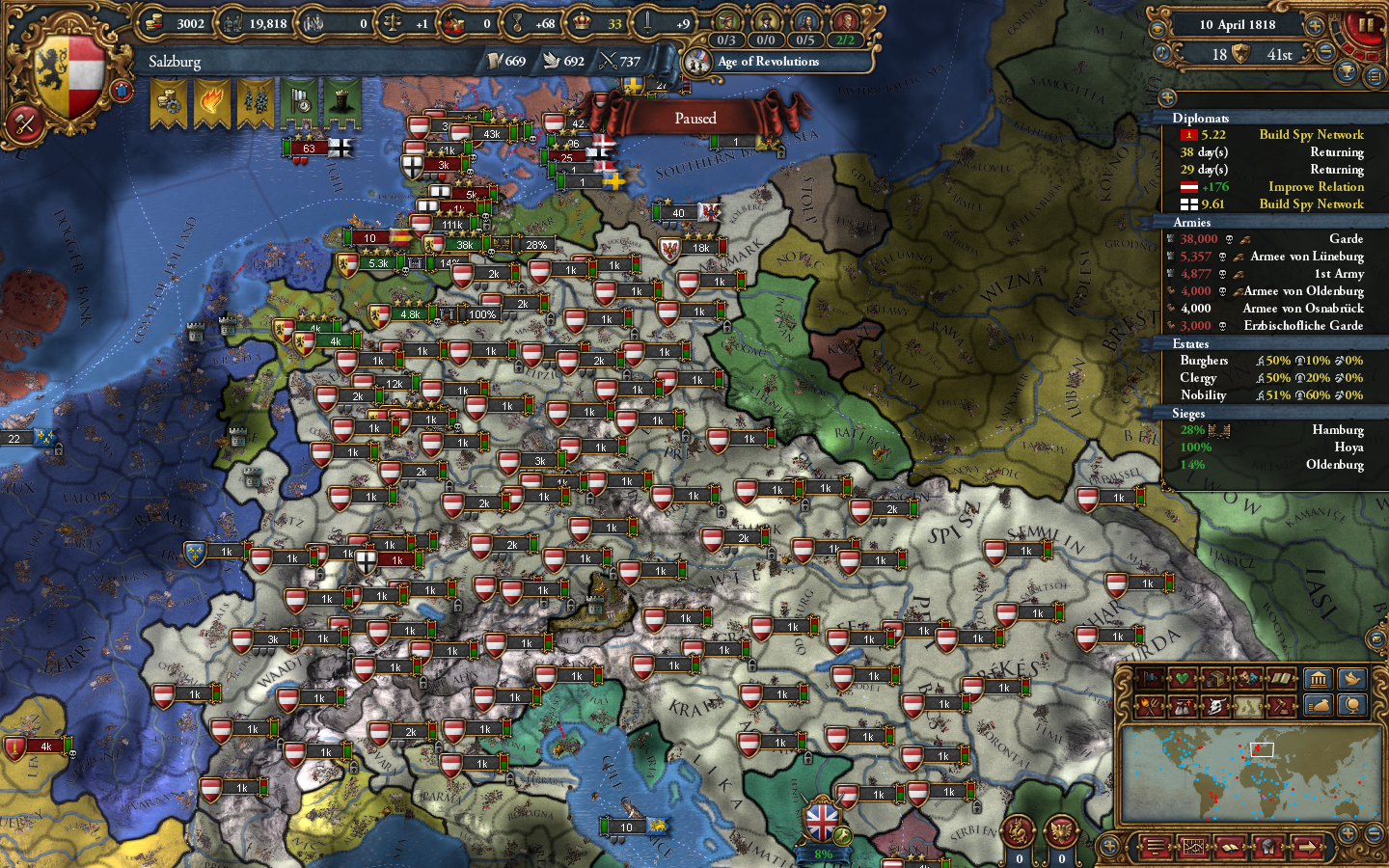Increase game speed with the plus stepper
This screenshot has width=1389, height=868.
[x=1314, y=26]
